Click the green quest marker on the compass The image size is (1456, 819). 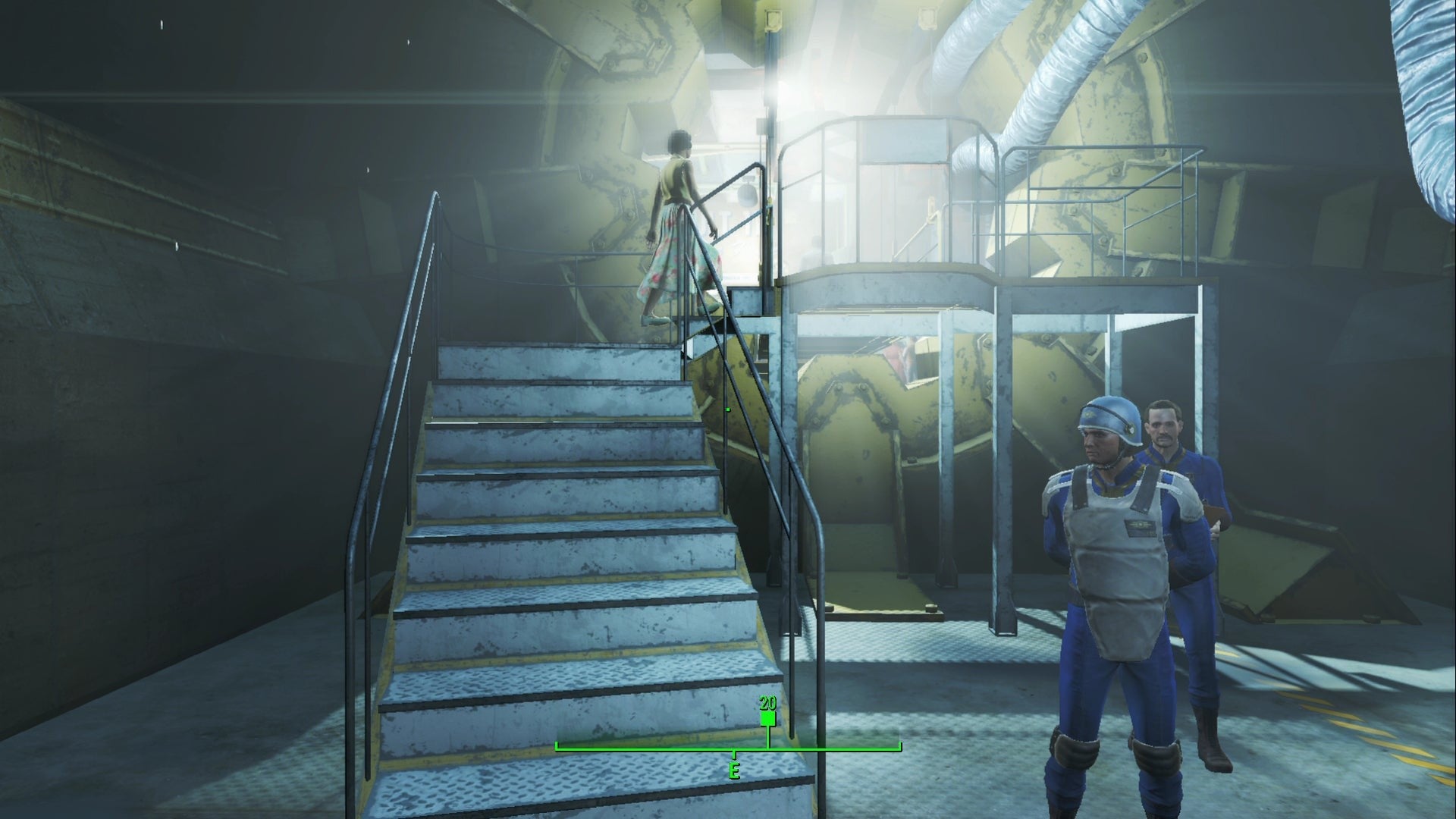pos(767,718)
